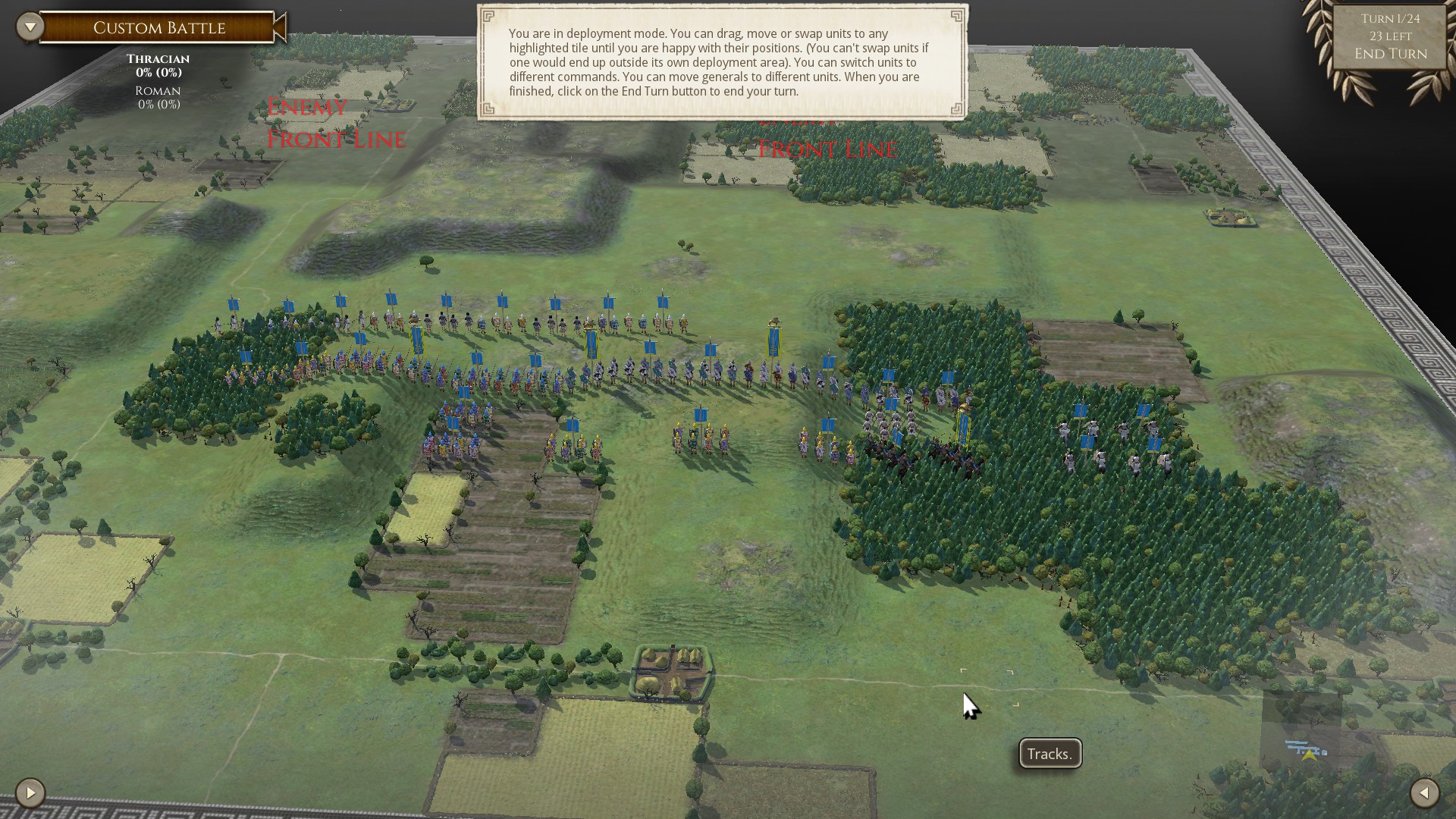The image size is (1456, 819).
Task: Click the Roman 0% score label
Action: [x=157, y=96]
